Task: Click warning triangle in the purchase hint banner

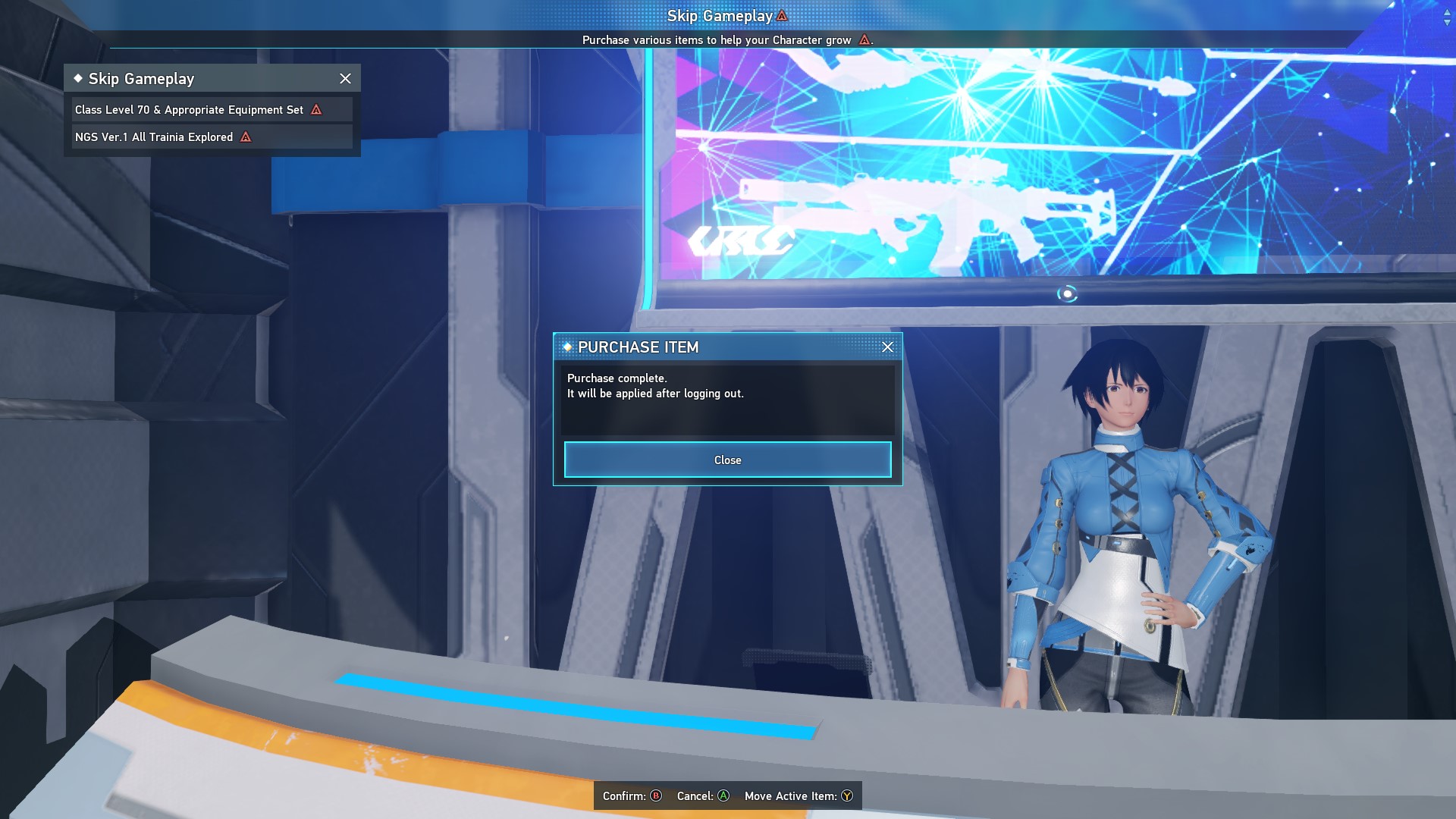Action: coord(864,40)
